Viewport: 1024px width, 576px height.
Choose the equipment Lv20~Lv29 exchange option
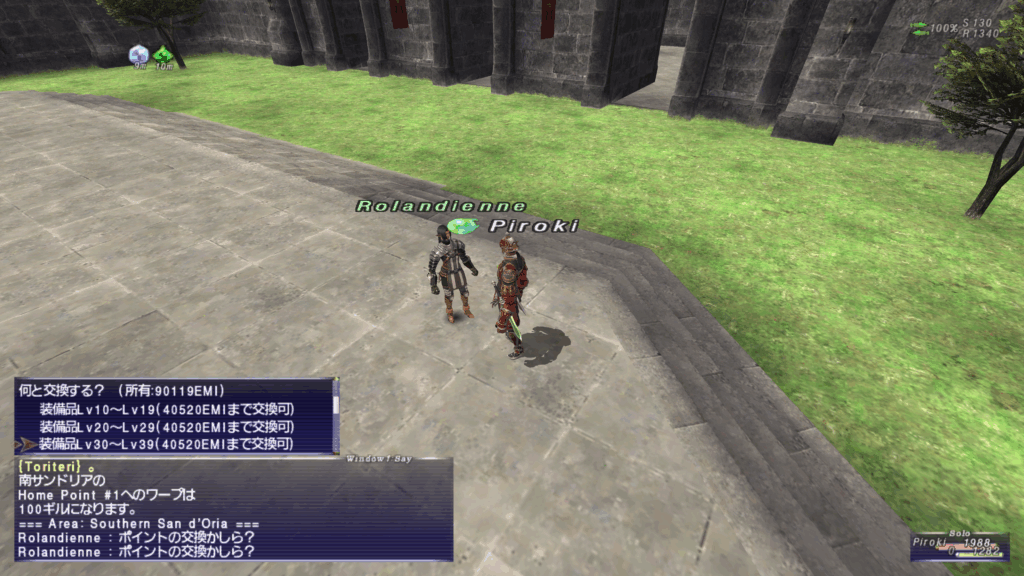(165, 426)
